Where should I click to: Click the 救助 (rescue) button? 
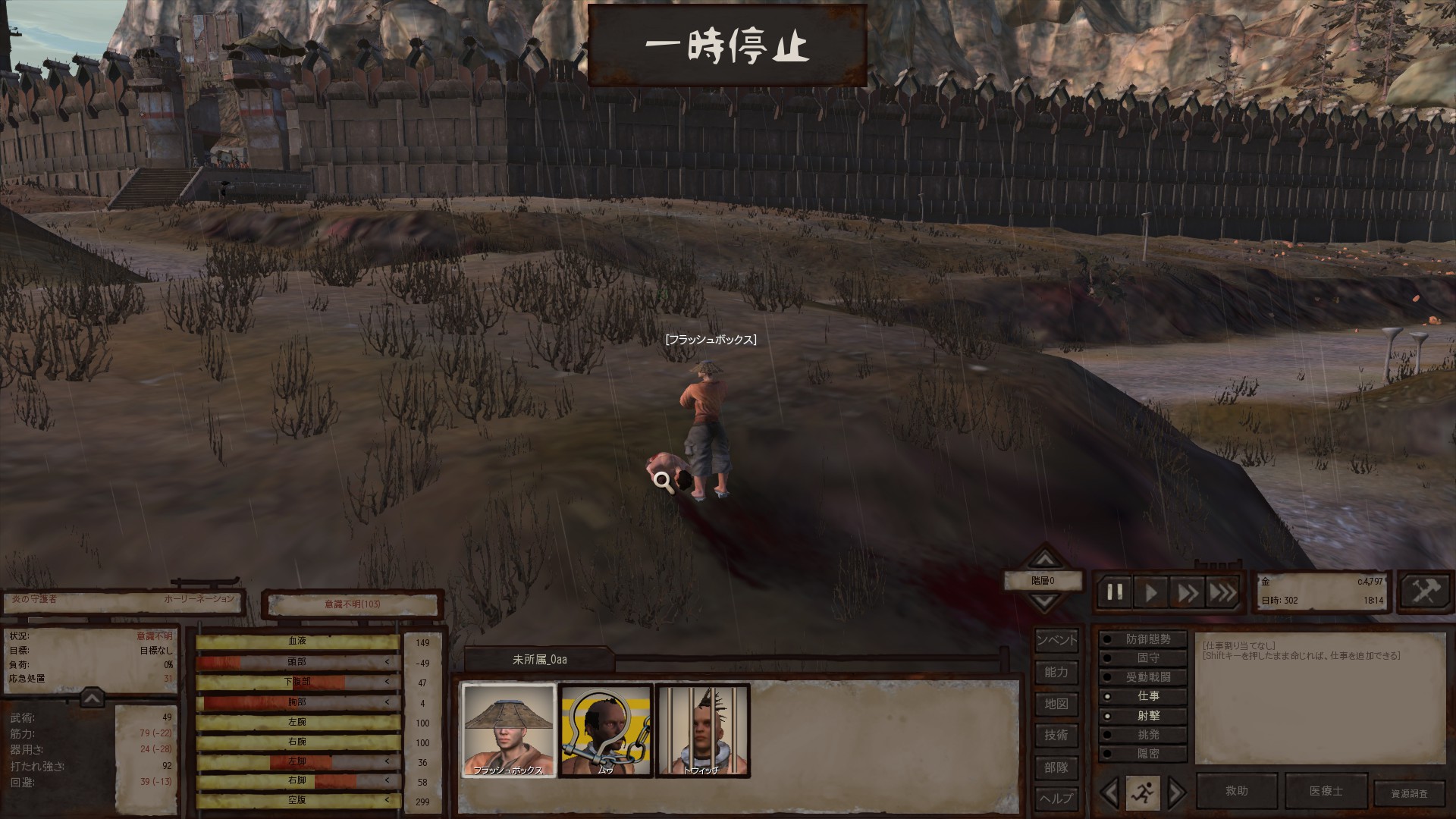1237,791
